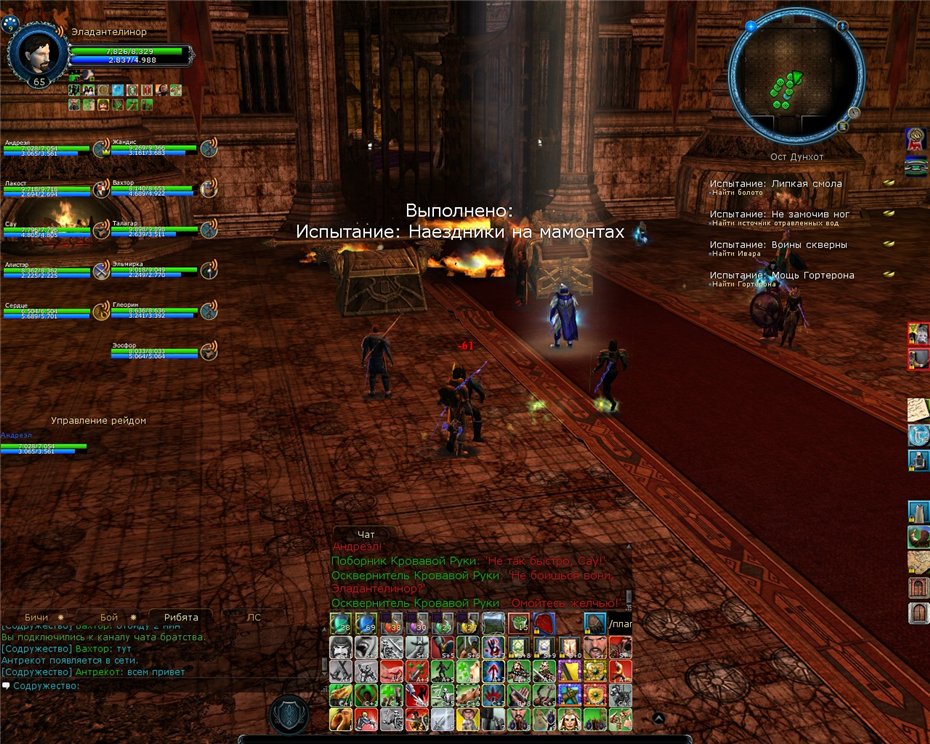Switch to the Бой chat tab
The width and height of the screenshot is (930, 744).
pos(109,617)
